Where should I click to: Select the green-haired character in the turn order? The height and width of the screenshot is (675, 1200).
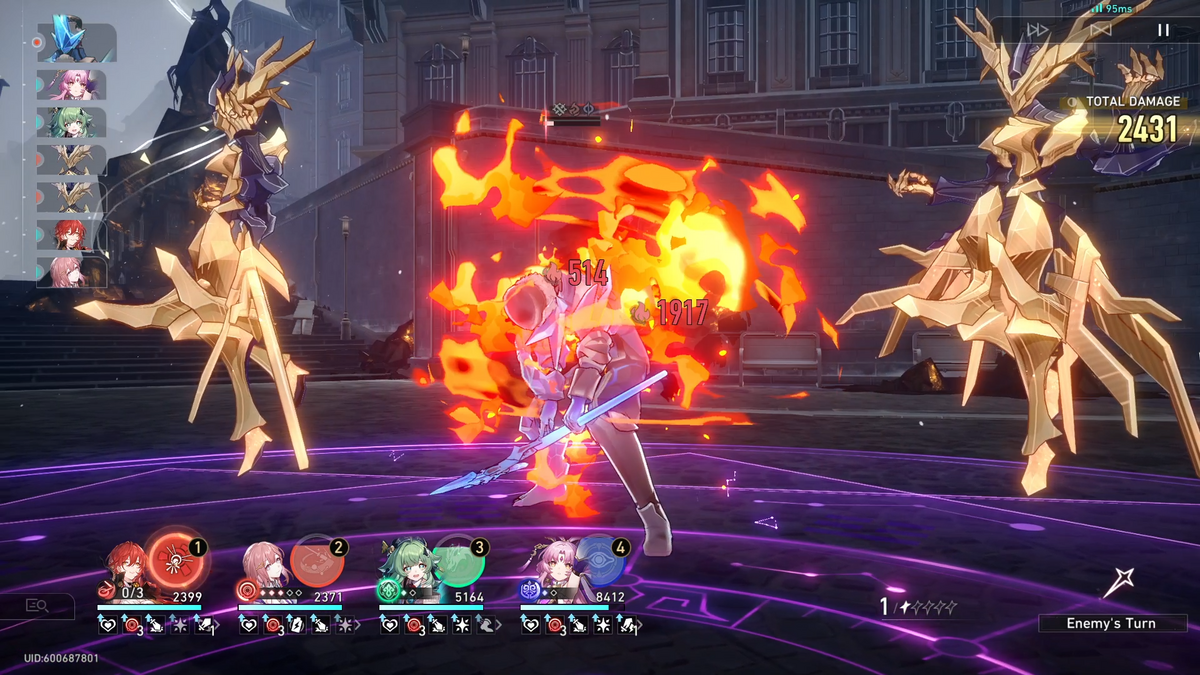pos(72,122)
